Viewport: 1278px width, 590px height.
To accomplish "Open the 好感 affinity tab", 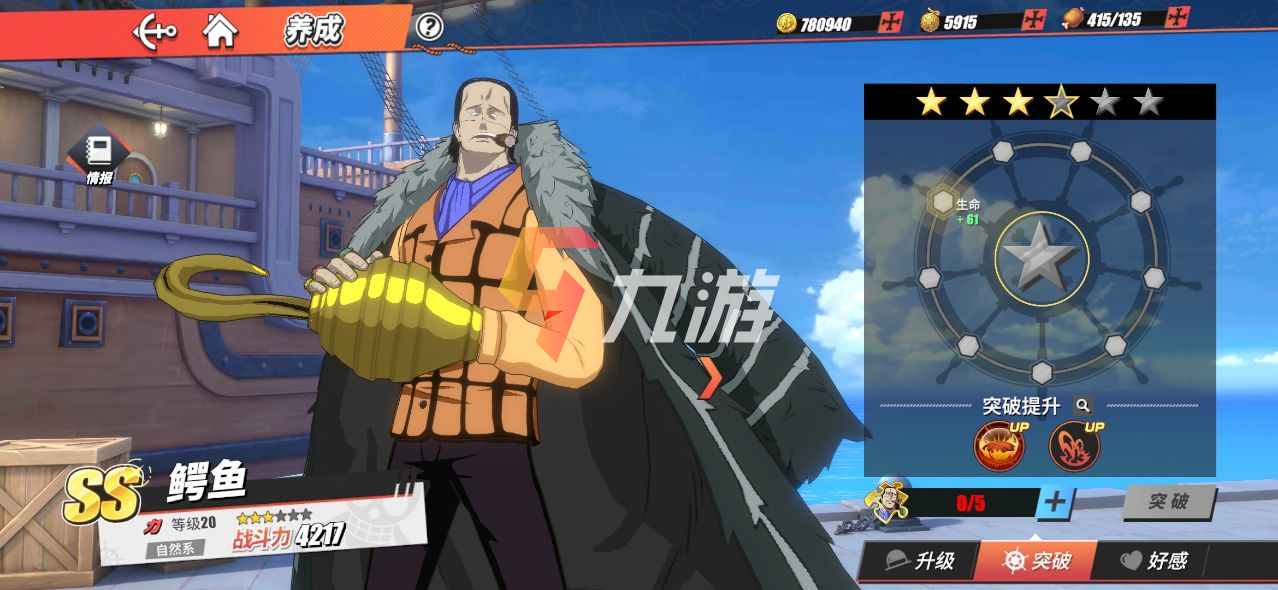I will tap(1154, 561).
